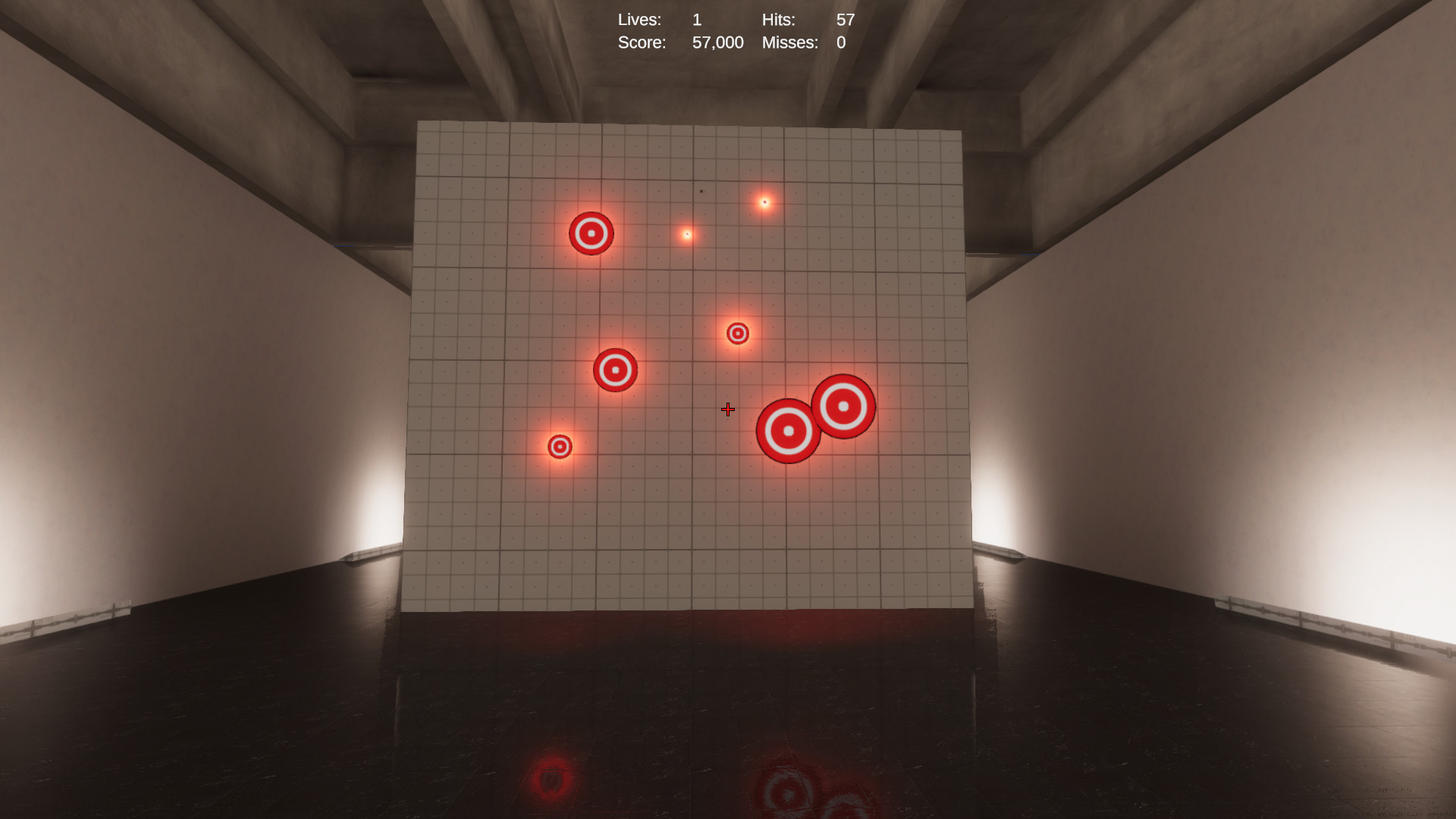Click the misses counter showing 0
This screenshot has width=1456, height=819.
tap(841, 42)
